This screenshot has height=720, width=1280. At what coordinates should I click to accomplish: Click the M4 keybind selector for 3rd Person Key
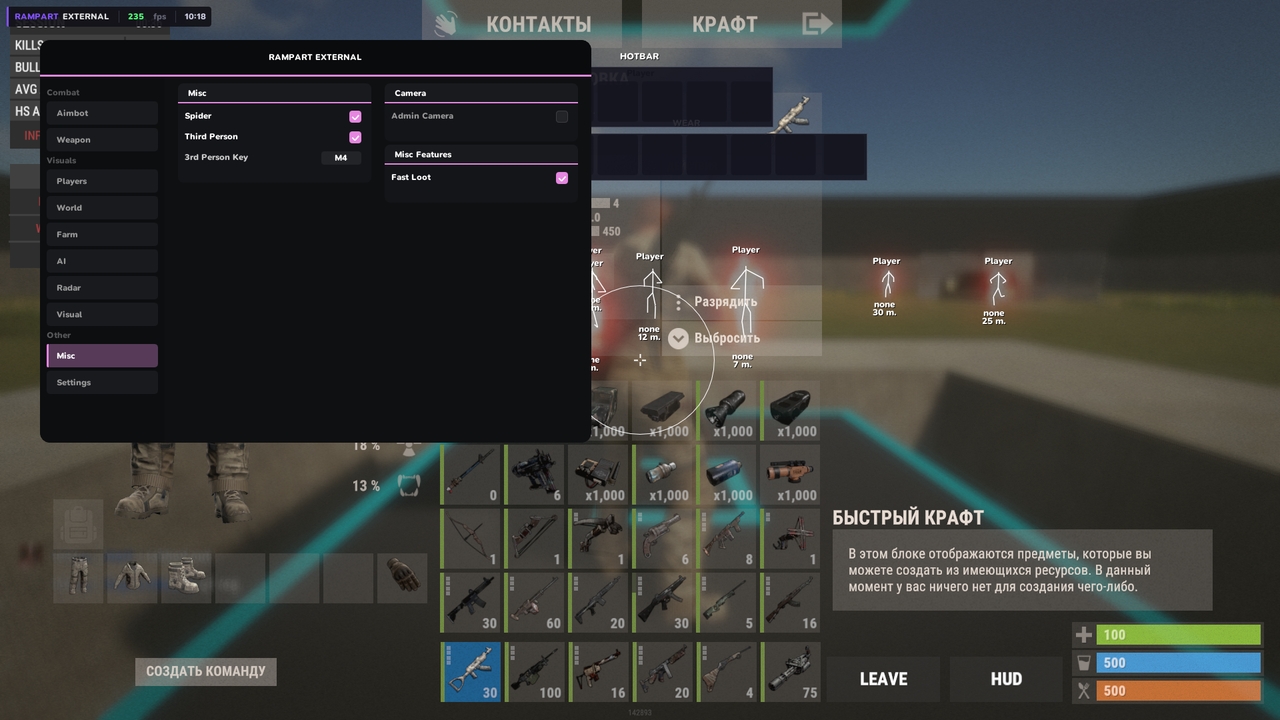point(341,157)
